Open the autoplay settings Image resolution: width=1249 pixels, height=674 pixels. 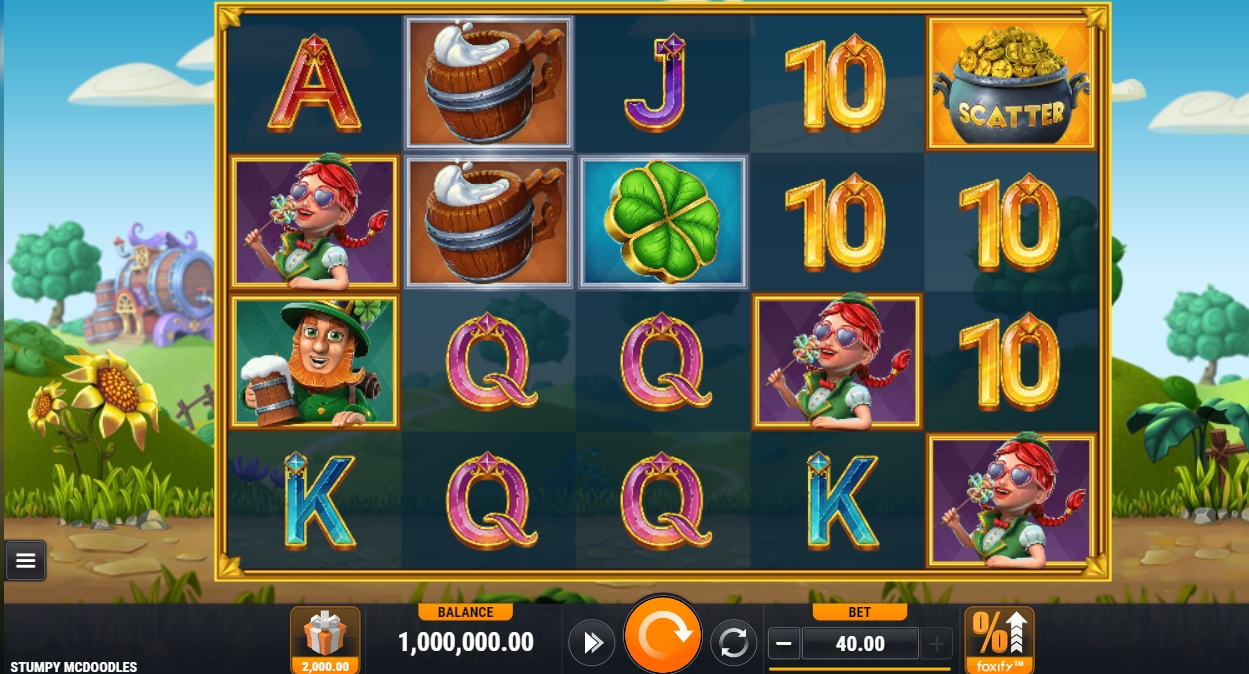pos(733,643)
